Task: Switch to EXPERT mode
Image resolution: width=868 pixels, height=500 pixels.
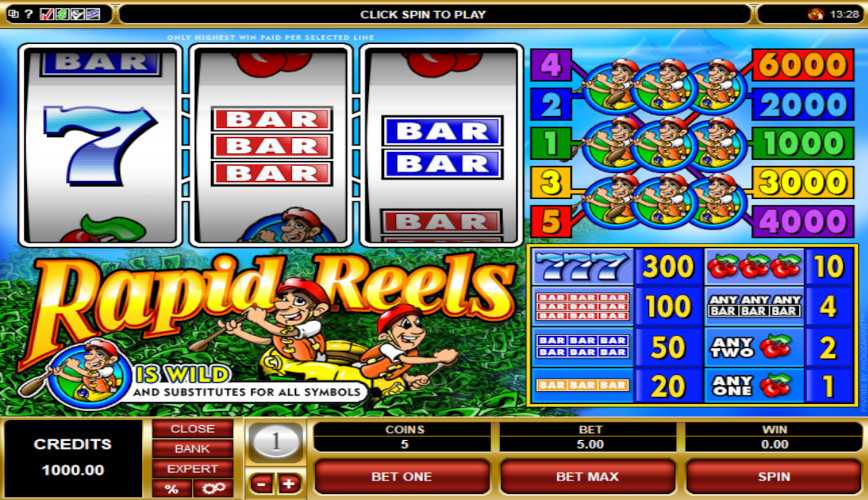Action: point(192,469)
